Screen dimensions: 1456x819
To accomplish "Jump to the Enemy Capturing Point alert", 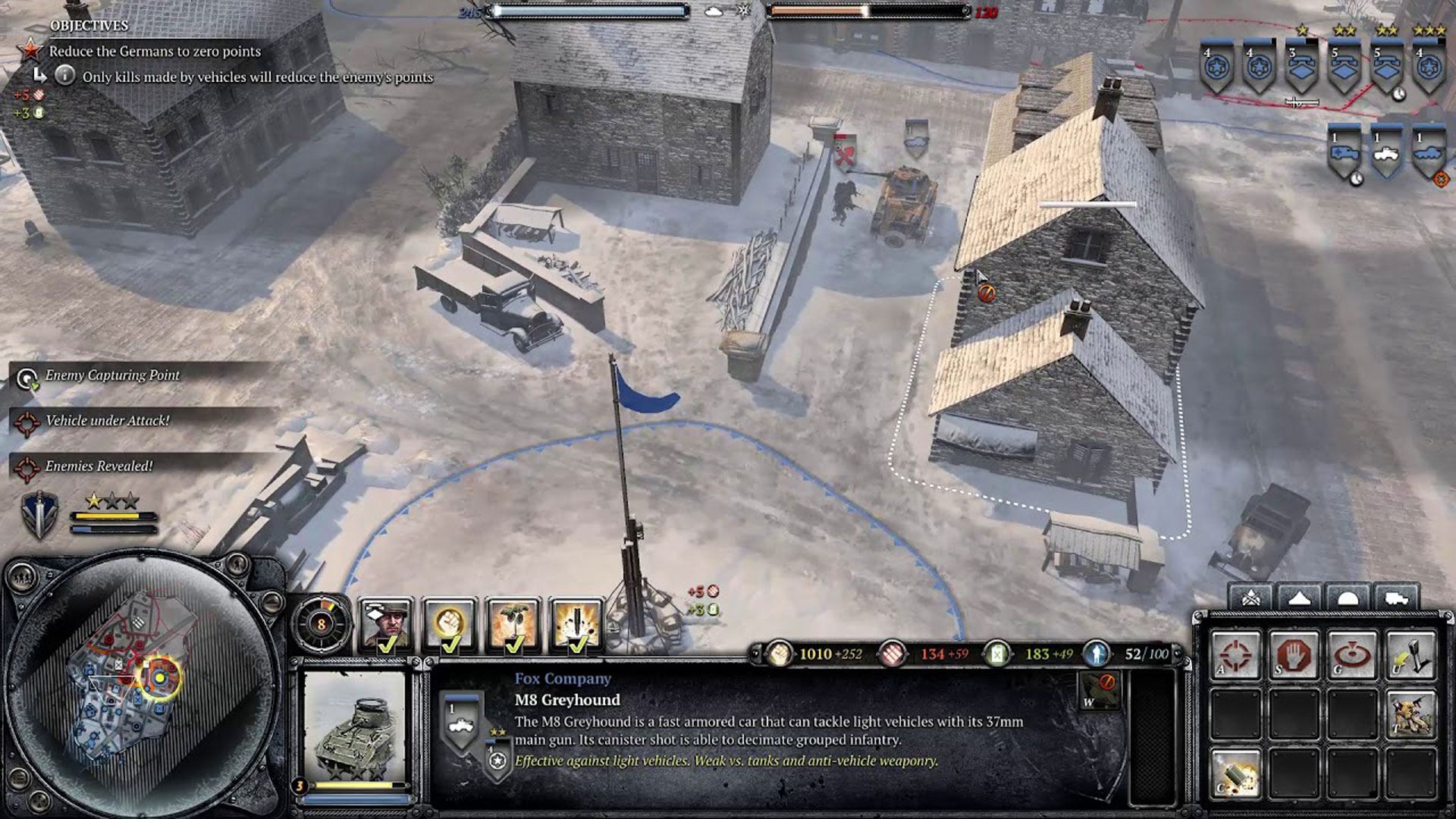I will click(x=111, y=375).
